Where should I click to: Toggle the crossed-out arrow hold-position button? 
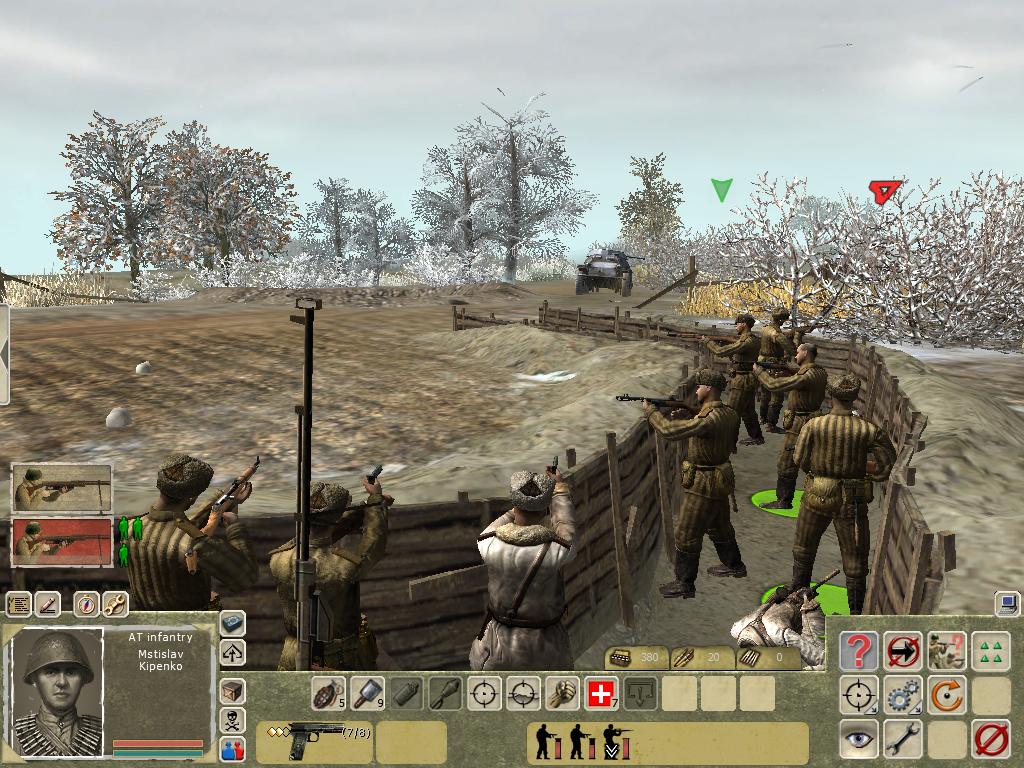pos(903,651)
